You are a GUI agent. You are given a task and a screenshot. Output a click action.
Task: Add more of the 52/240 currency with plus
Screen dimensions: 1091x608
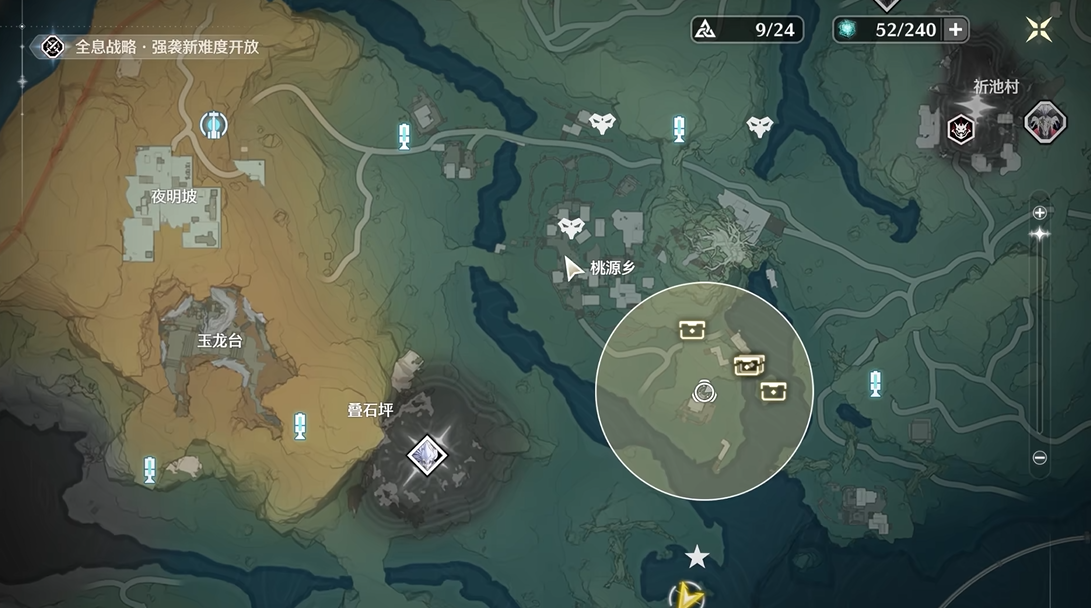pos(955,30)
